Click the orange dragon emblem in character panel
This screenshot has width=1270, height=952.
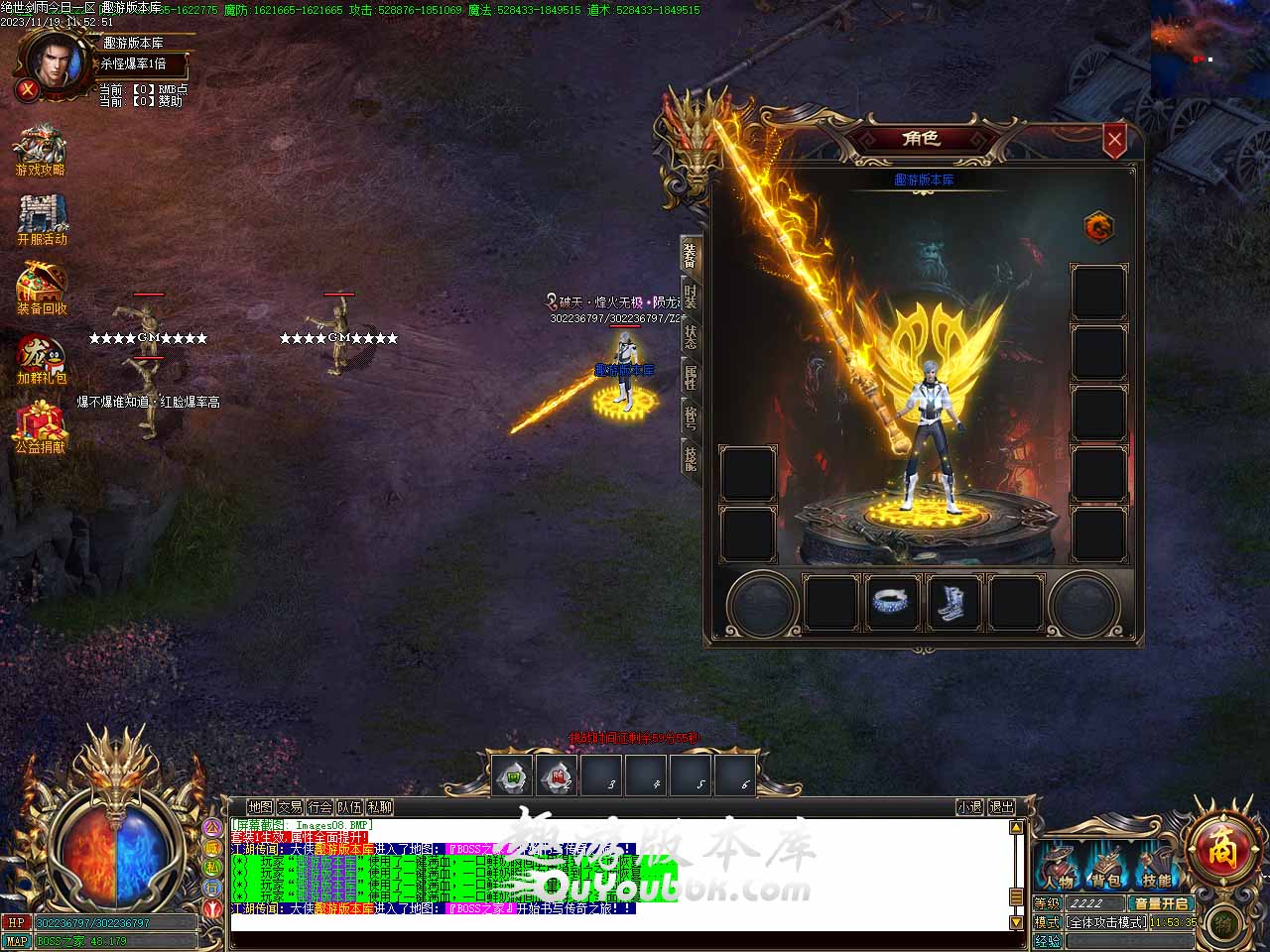tap(1097, 227)
